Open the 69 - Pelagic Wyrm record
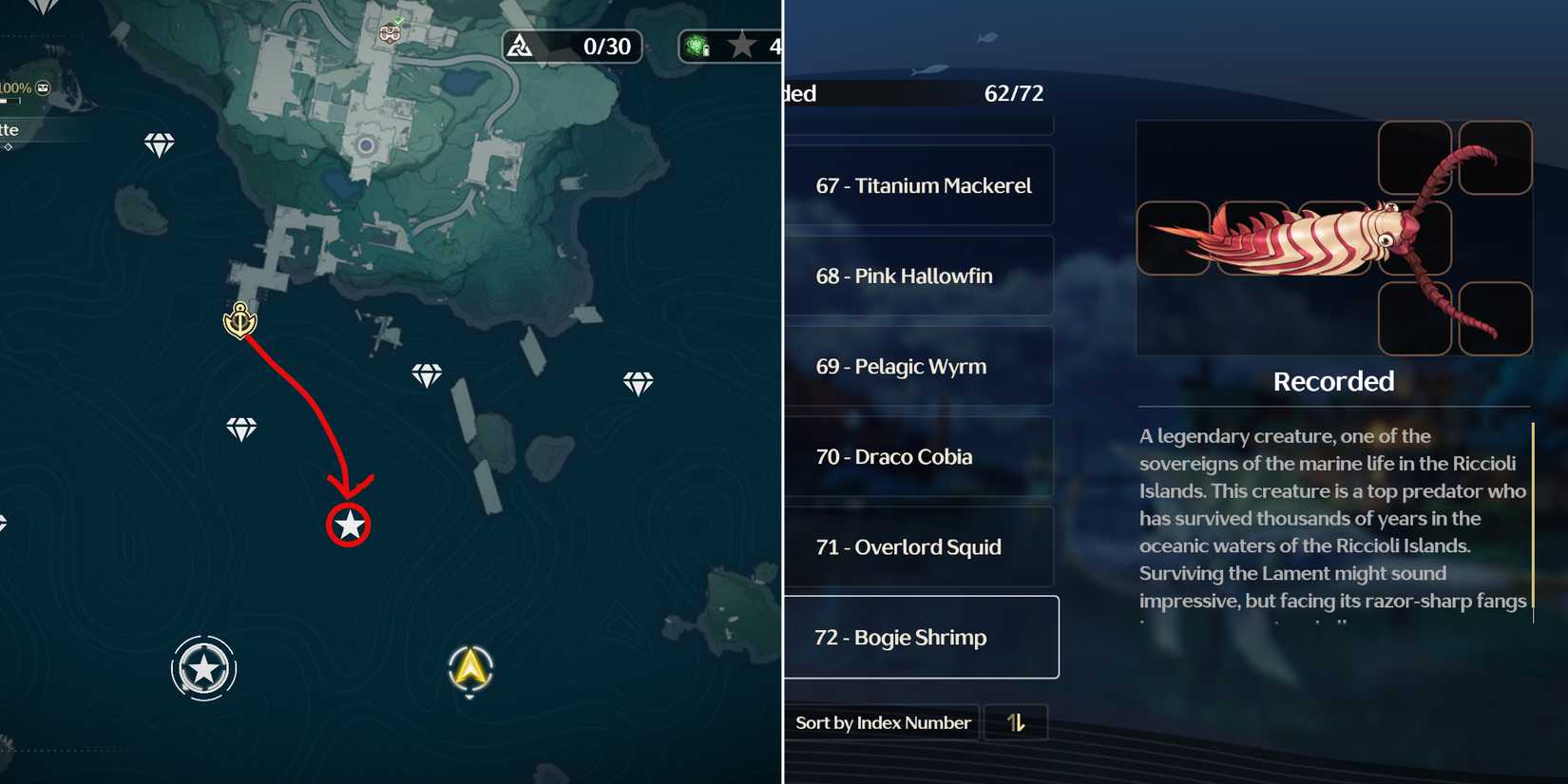The image size is (1568, 784). tap(919, 366)
